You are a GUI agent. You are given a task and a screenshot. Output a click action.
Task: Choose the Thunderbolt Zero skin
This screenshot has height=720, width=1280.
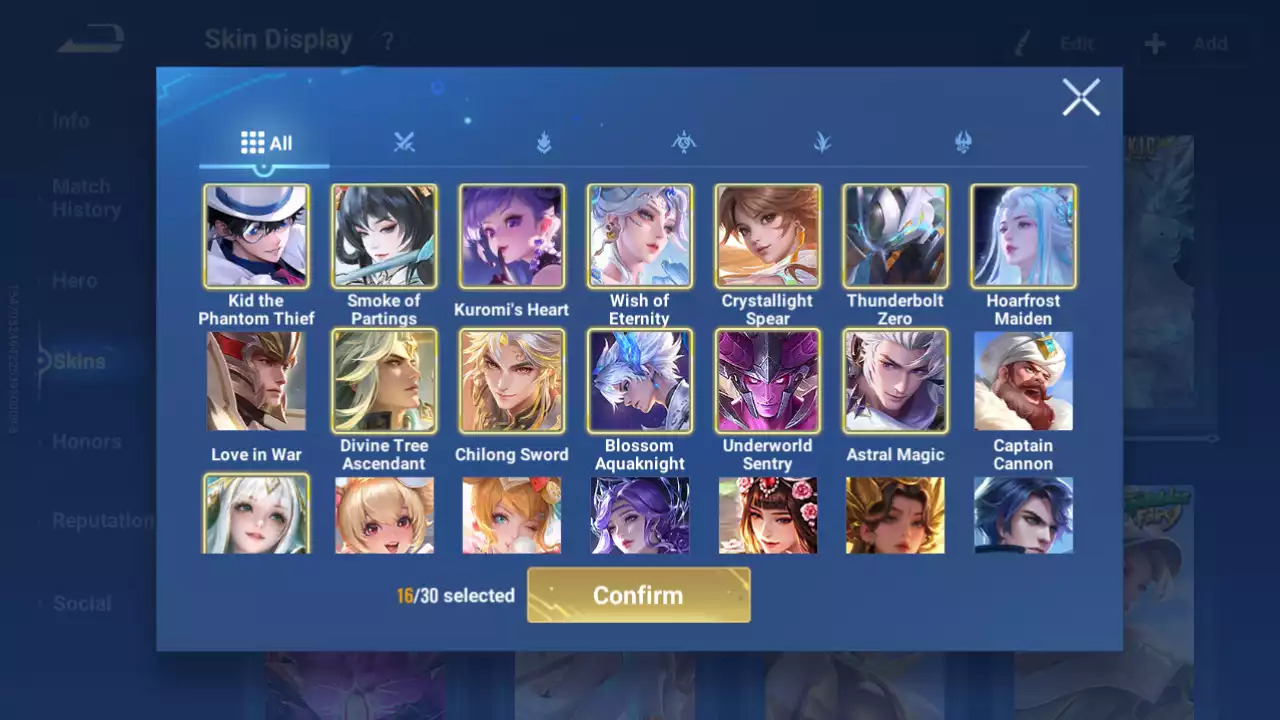[895, 236]
